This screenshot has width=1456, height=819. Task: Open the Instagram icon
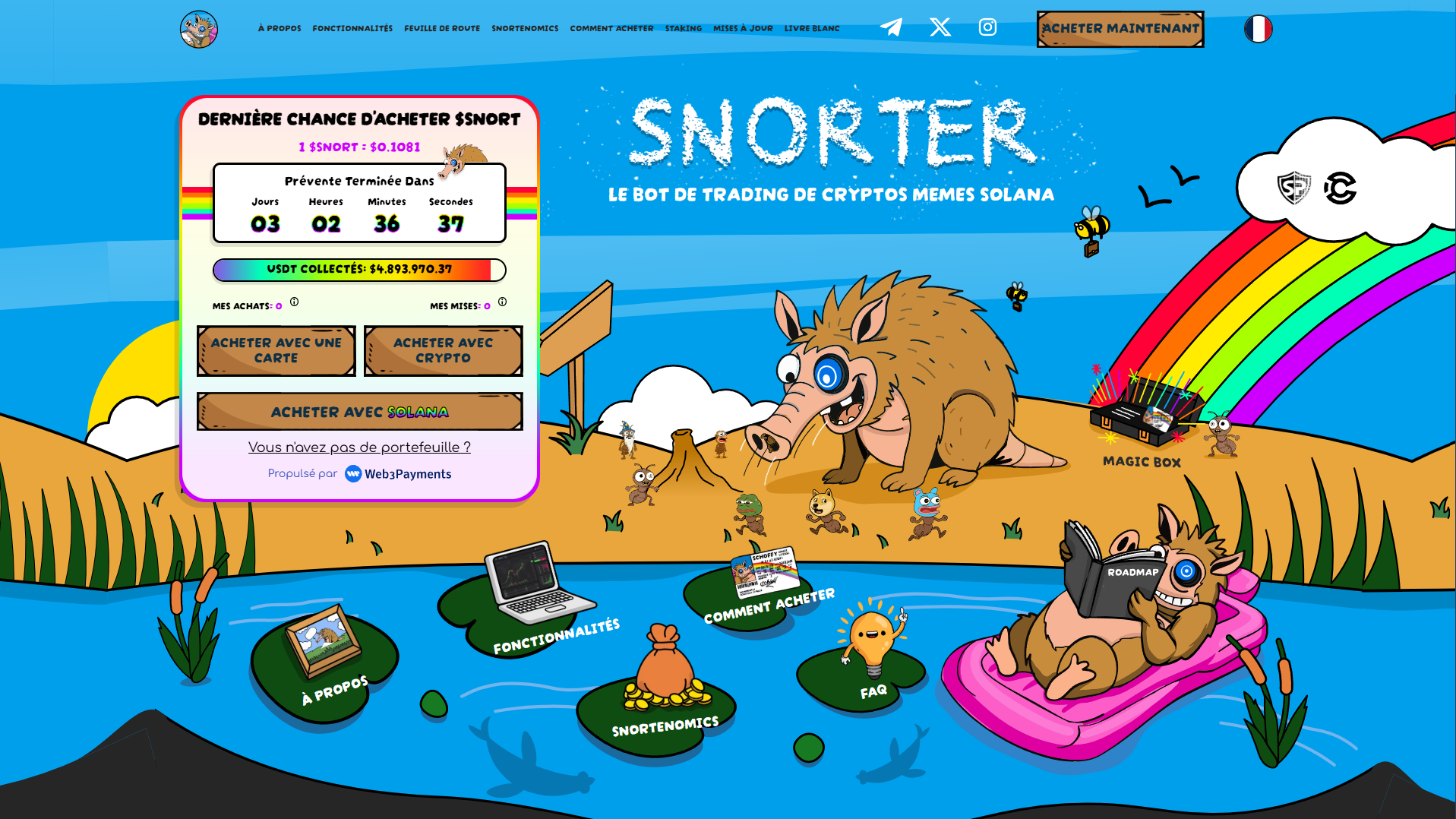click(987, 27)
